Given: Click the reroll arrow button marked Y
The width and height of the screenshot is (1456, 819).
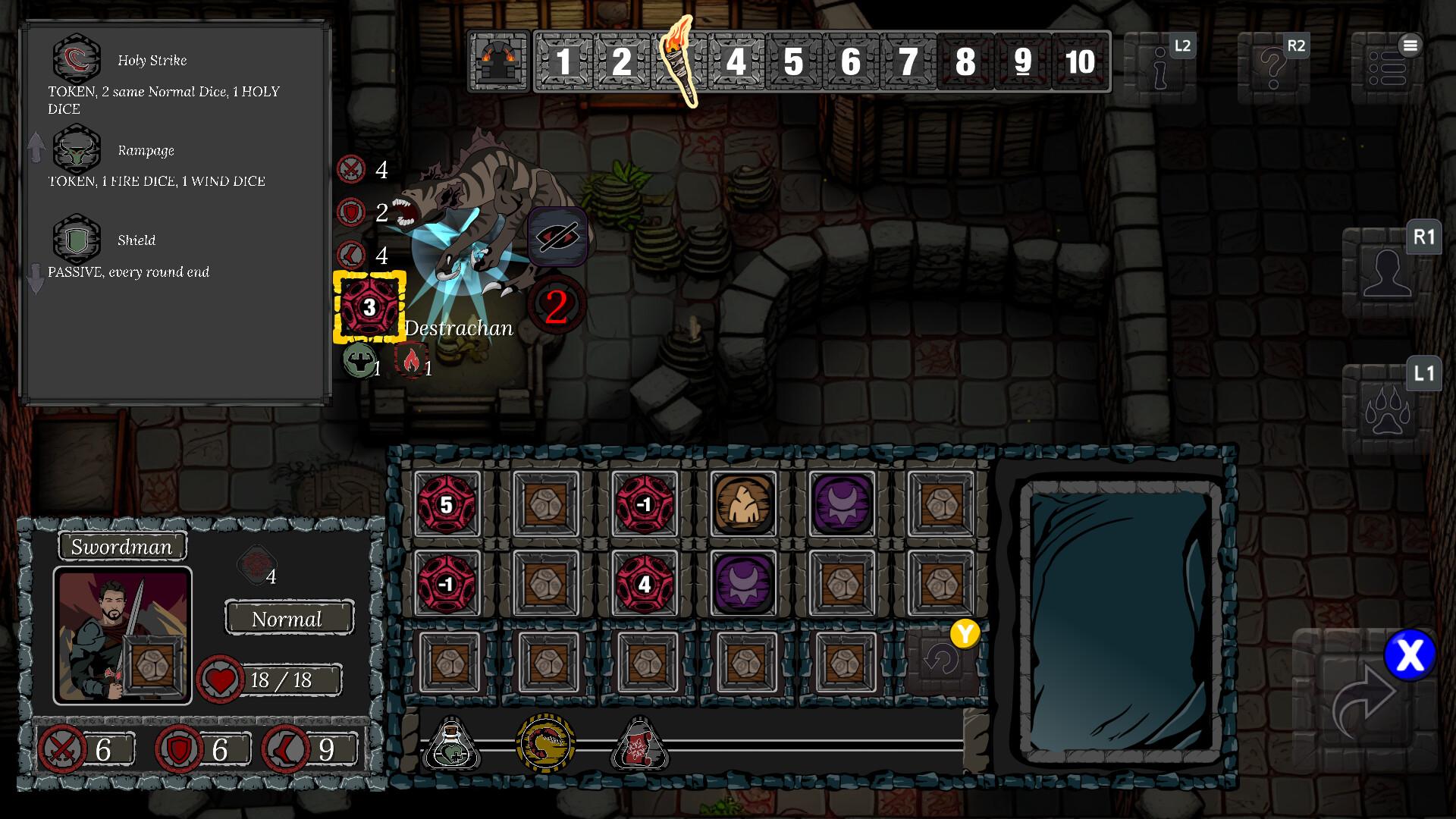Looking at the screenshot, I should click(943, 657).
